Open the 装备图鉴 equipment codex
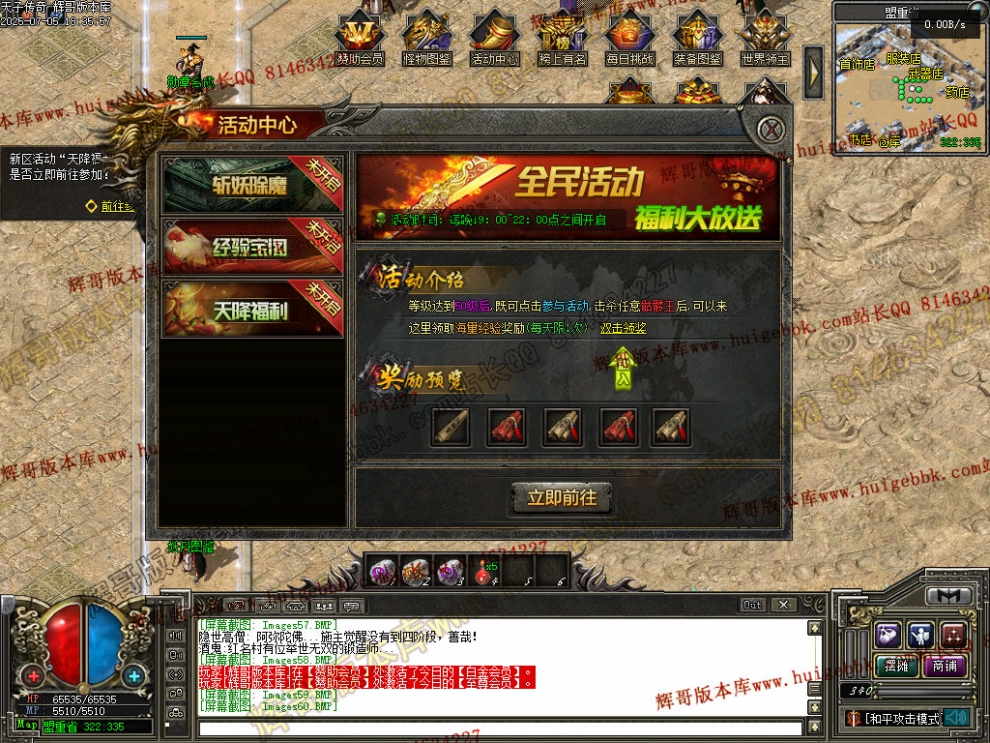 click(x=698, y=38)
